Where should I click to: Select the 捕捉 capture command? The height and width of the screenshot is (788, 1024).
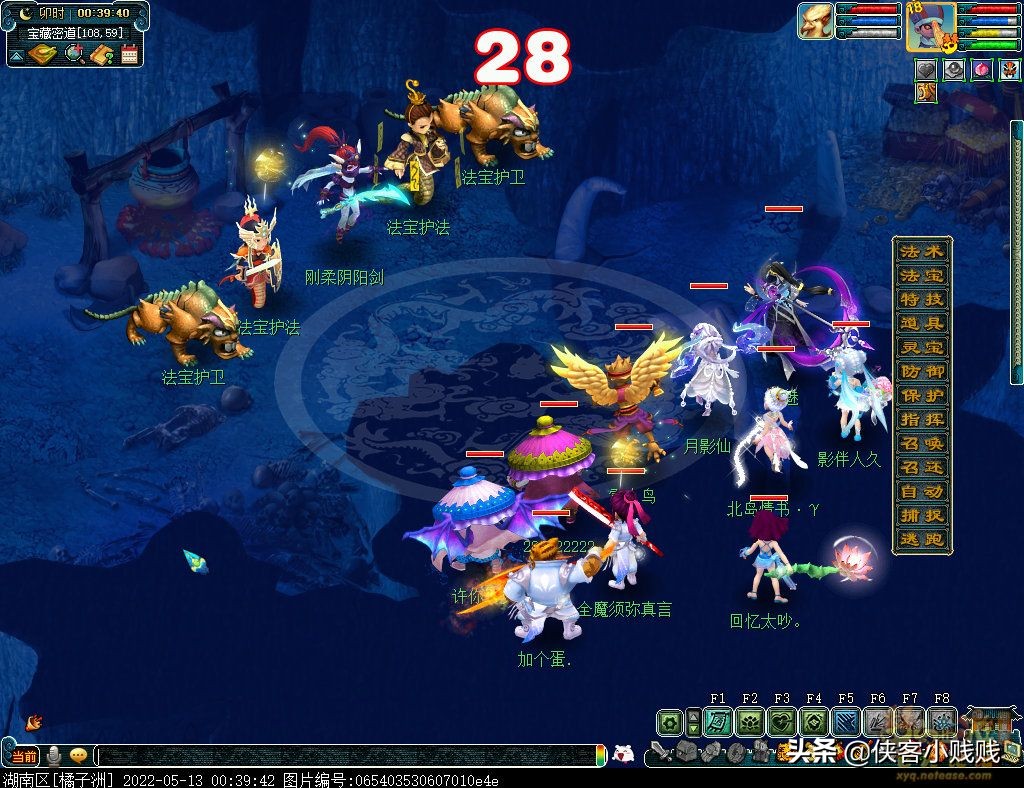click(x=921, y=516)
